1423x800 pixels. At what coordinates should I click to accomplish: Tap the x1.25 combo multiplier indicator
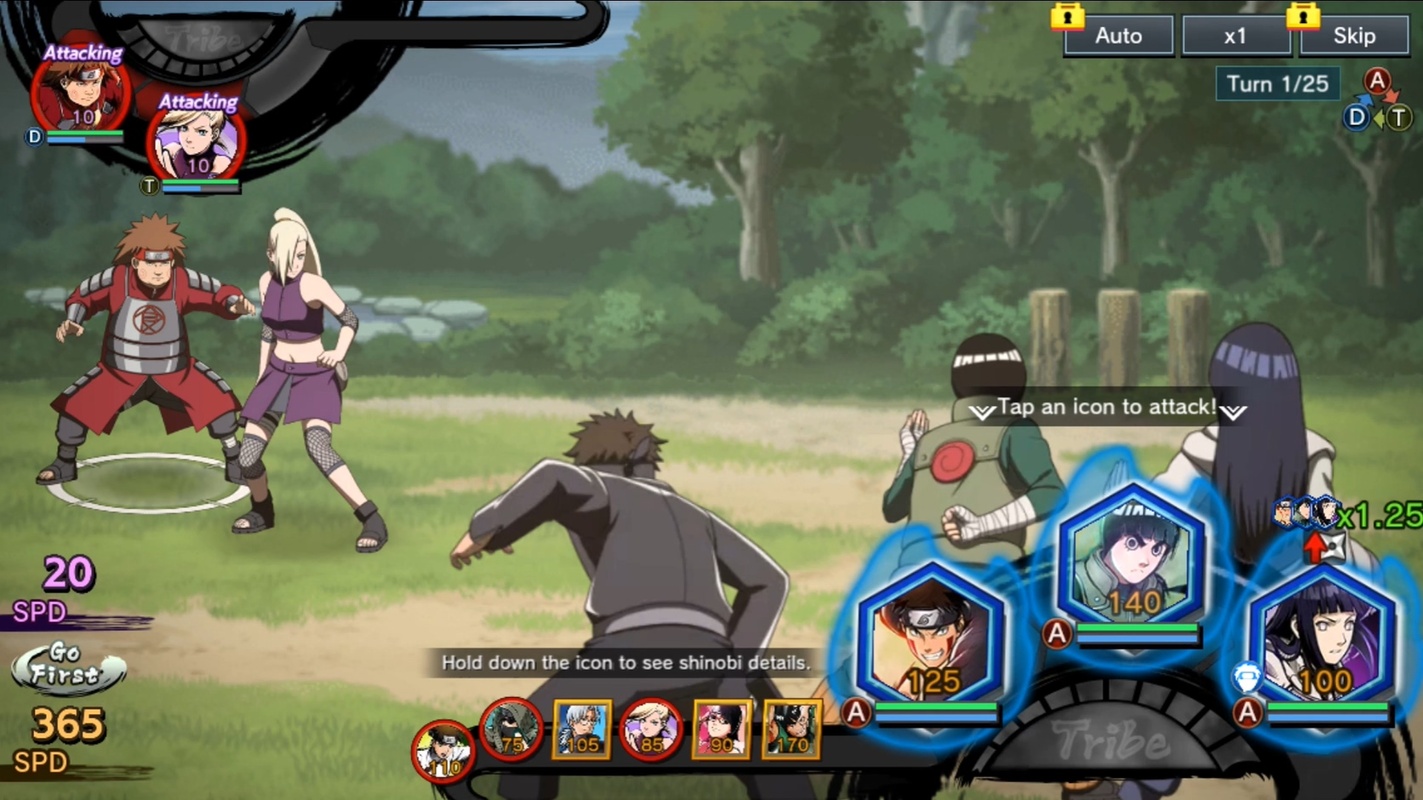1350,514
